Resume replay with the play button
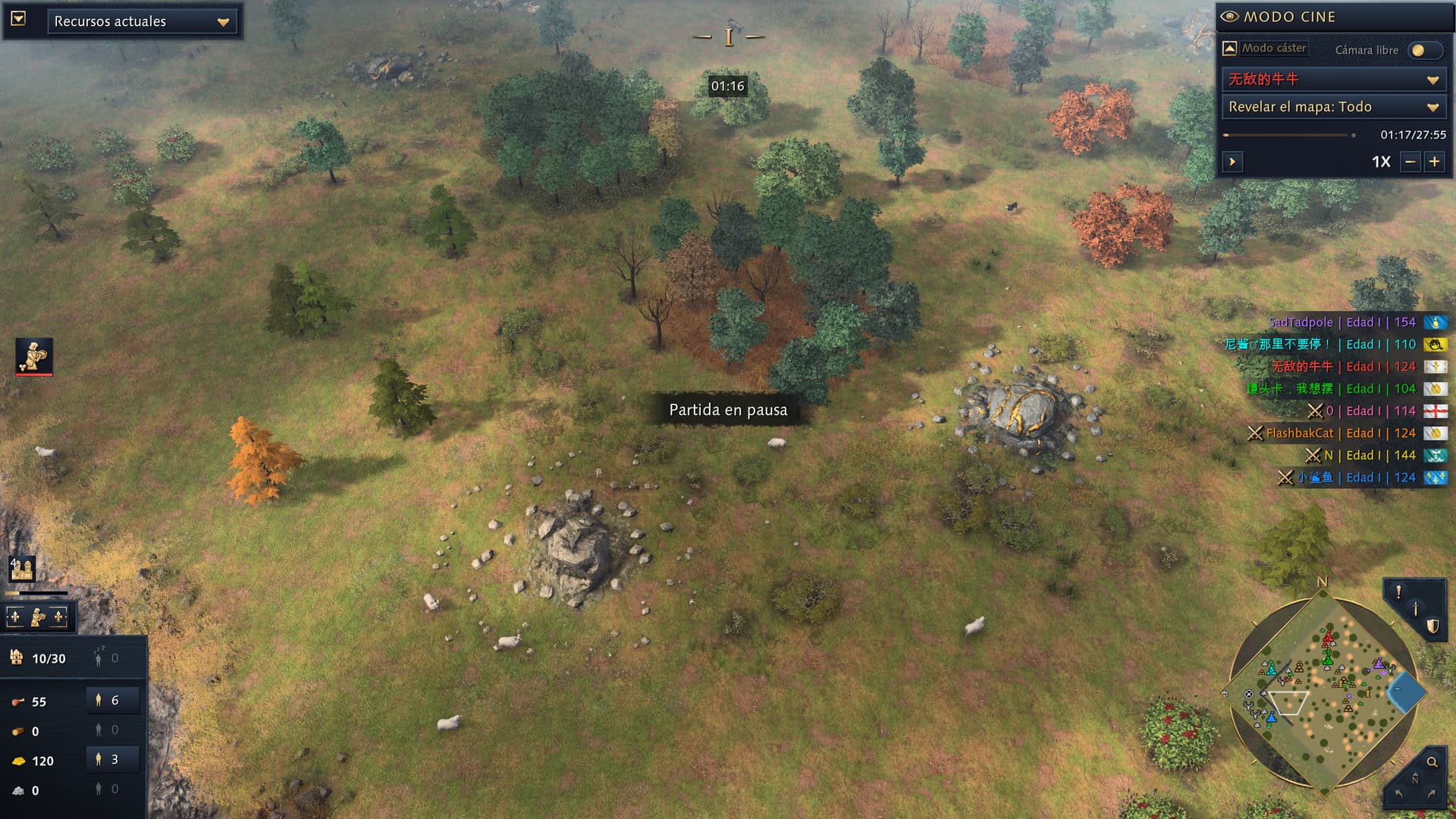Screen dimensions: 1456x819 pos(1232,162)
